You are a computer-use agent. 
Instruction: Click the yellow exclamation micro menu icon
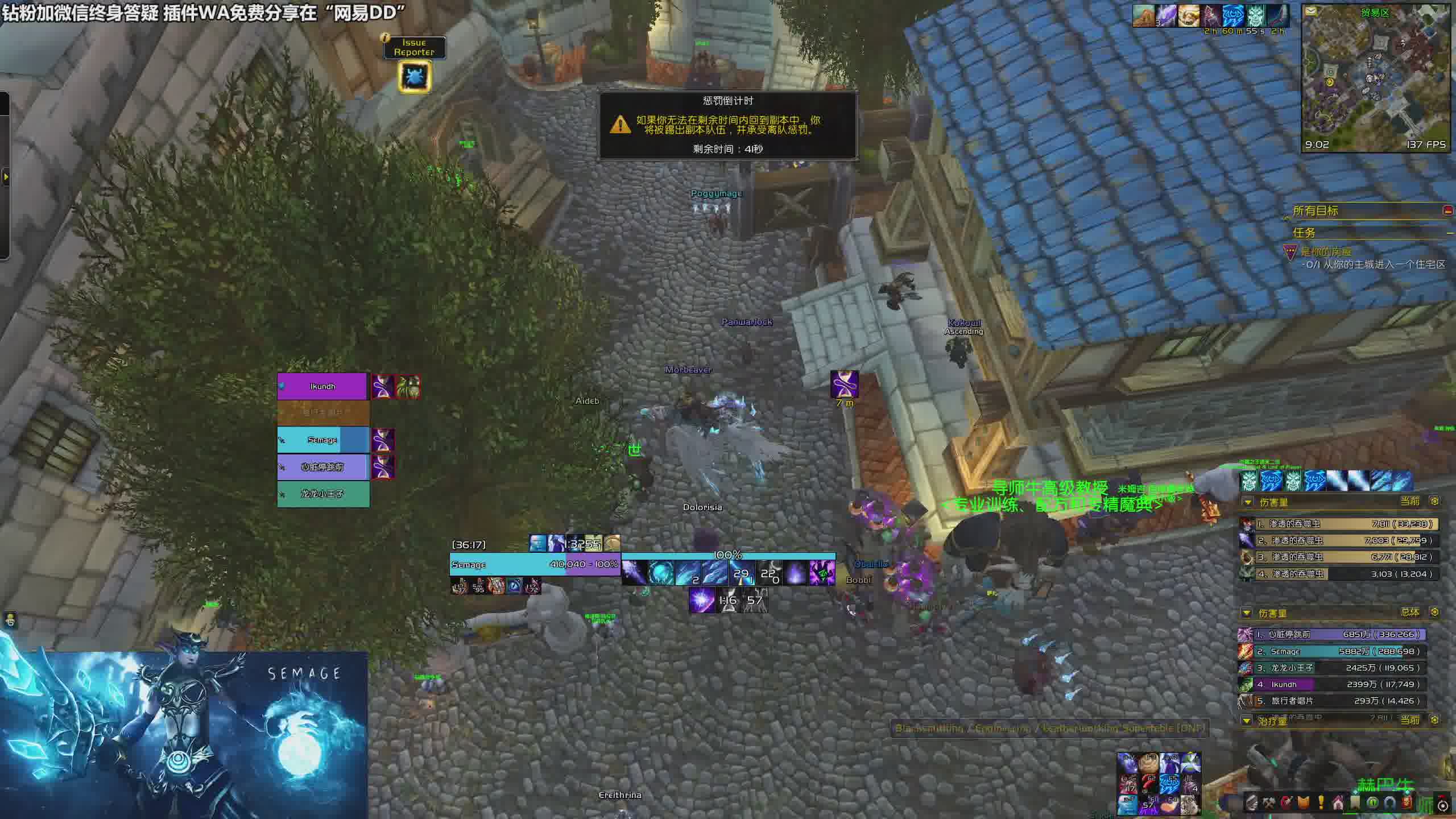tap(1321, 803)
